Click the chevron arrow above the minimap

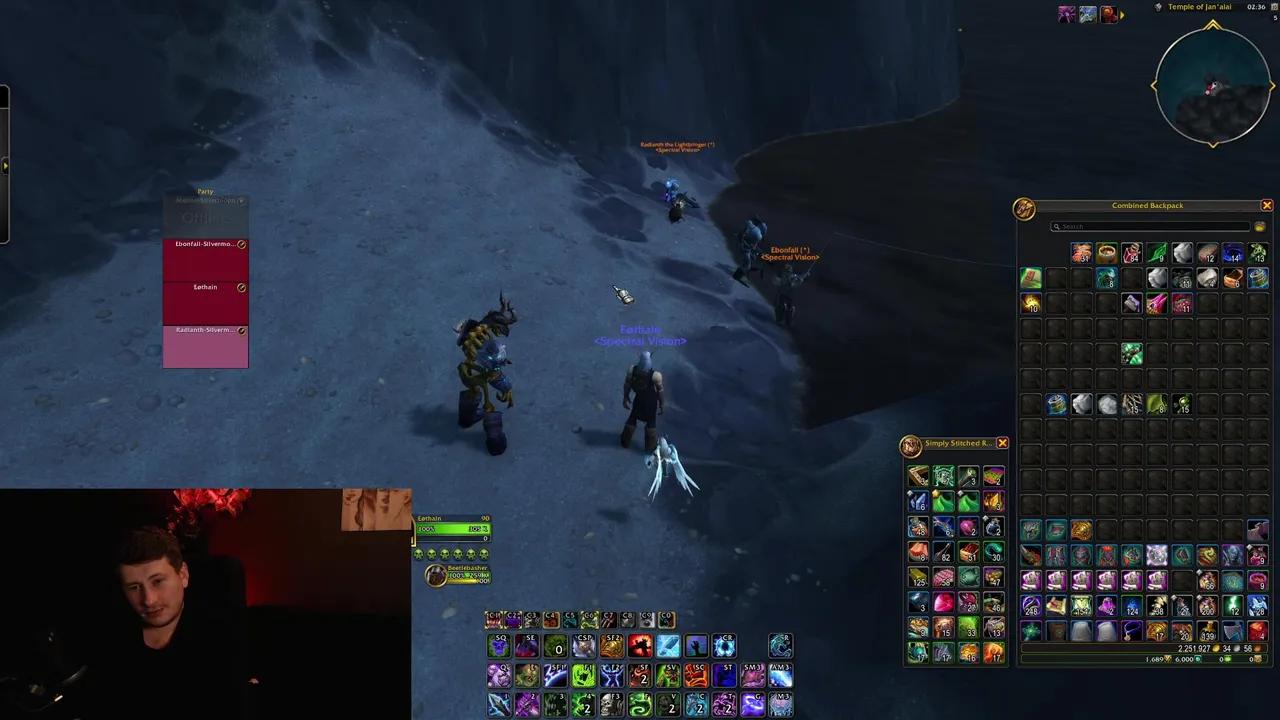[1212, 25]
